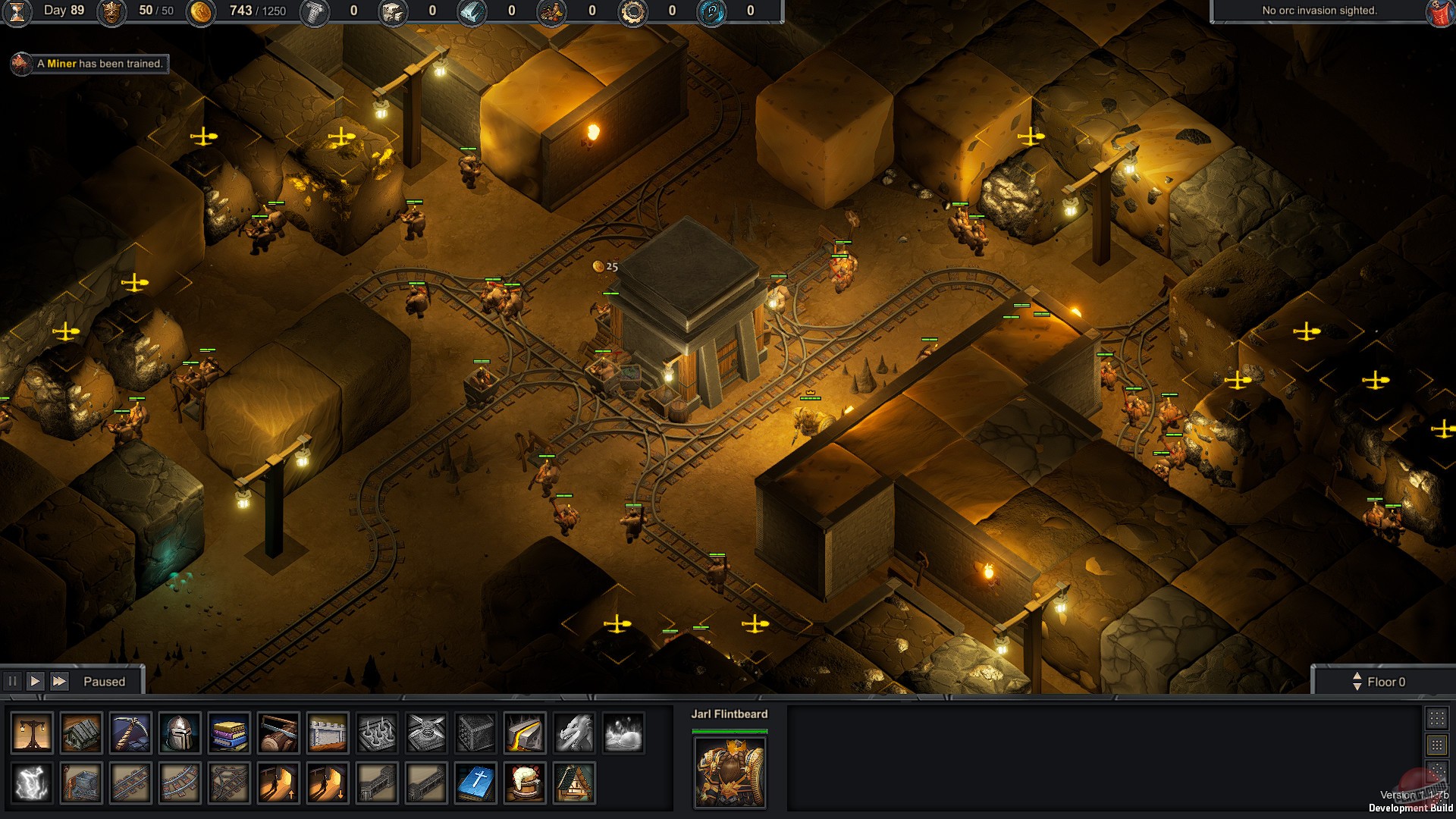The height and width of the screenshot is (819, 1456).
Task: Click the play button to unpause
Action: (36, 681)
